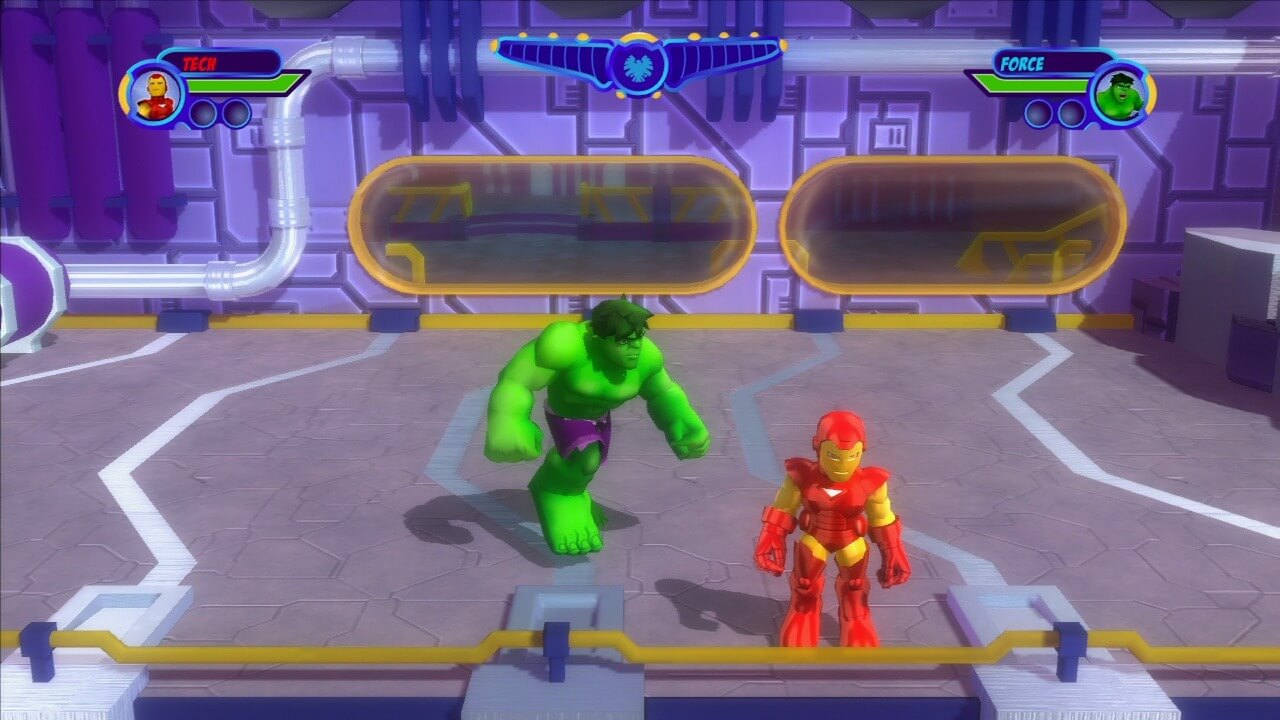Click the FORCE class label
The image size is (1280, 720).
(1023, 64)
